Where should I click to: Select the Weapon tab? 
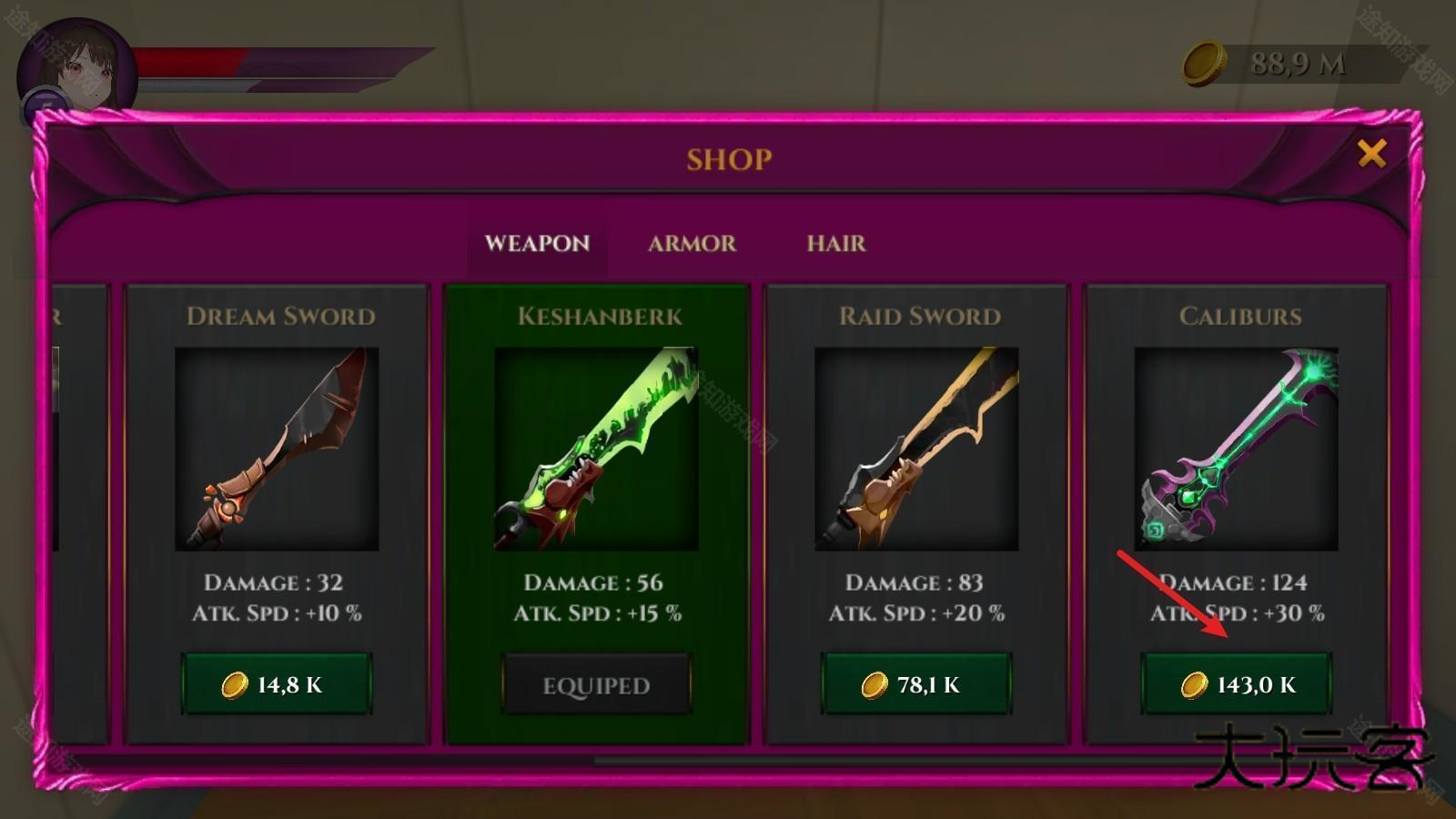point(537,244)
